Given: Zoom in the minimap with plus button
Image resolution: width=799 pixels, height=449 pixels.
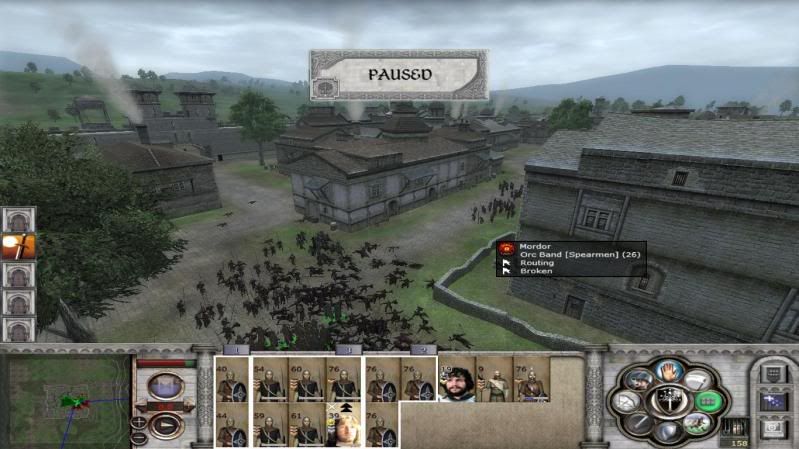Looking at the screenshot, I should [139, 422].
